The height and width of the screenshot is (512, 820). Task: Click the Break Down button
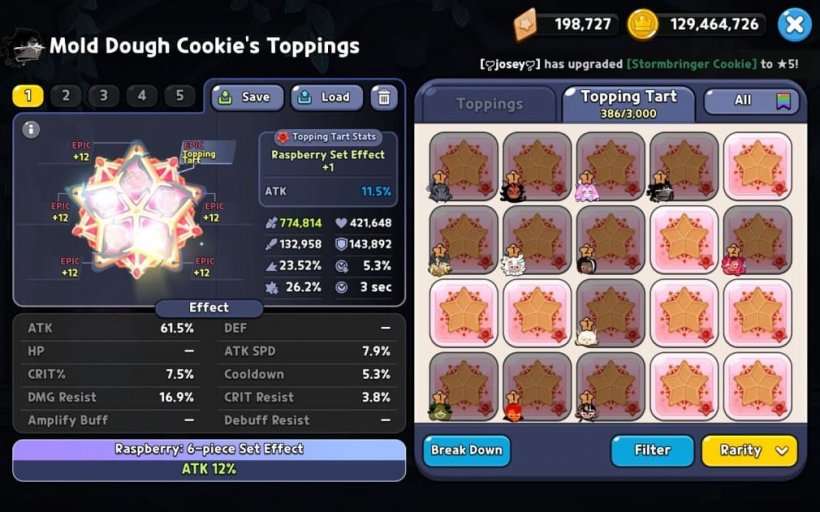pos(466,450)
